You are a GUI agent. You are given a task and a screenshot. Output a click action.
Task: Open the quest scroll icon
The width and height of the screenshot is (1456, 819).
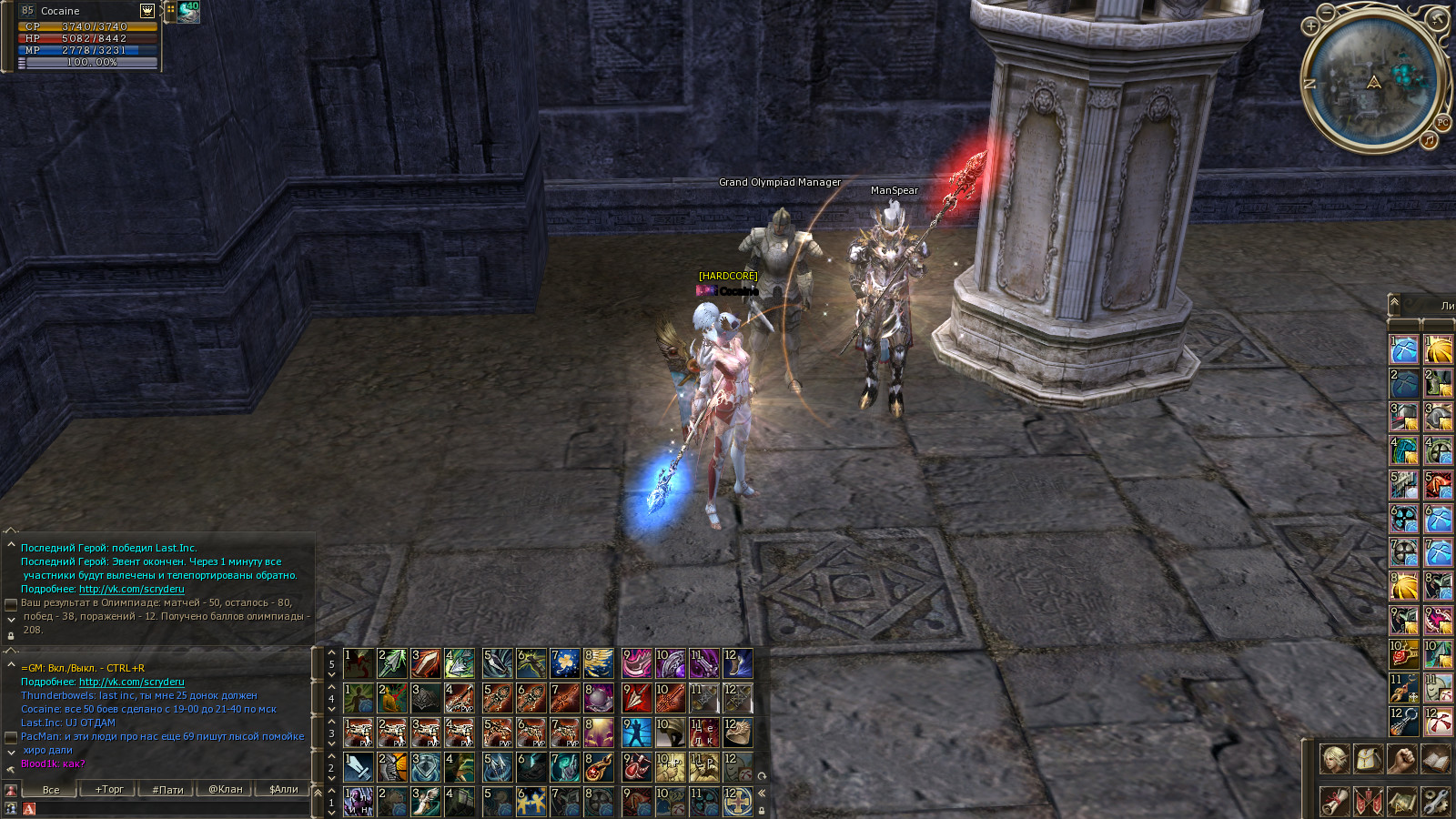(x=1334, y=801)
